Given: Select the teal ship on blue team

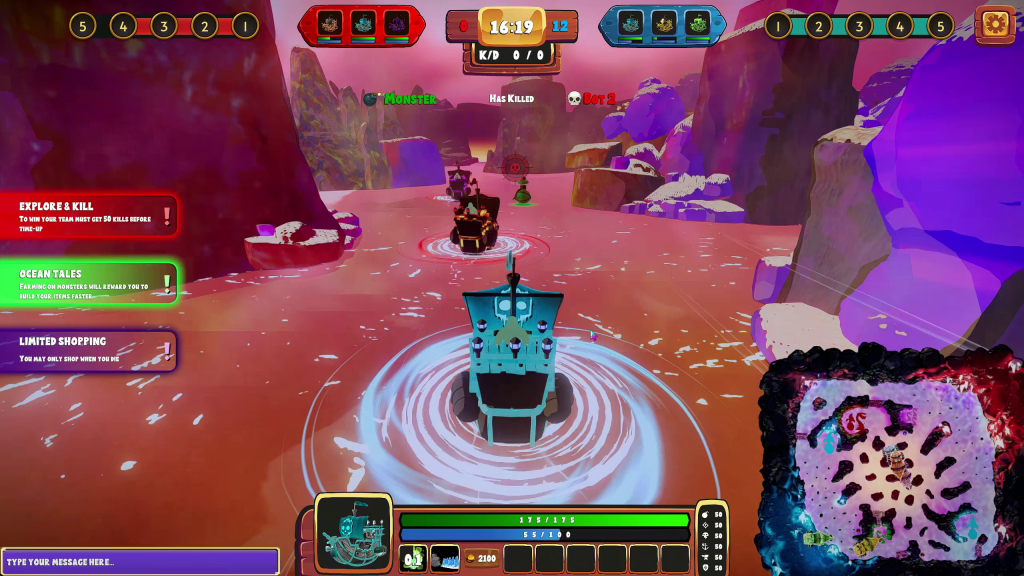Looking at the screenshot, I should point(631,24).
